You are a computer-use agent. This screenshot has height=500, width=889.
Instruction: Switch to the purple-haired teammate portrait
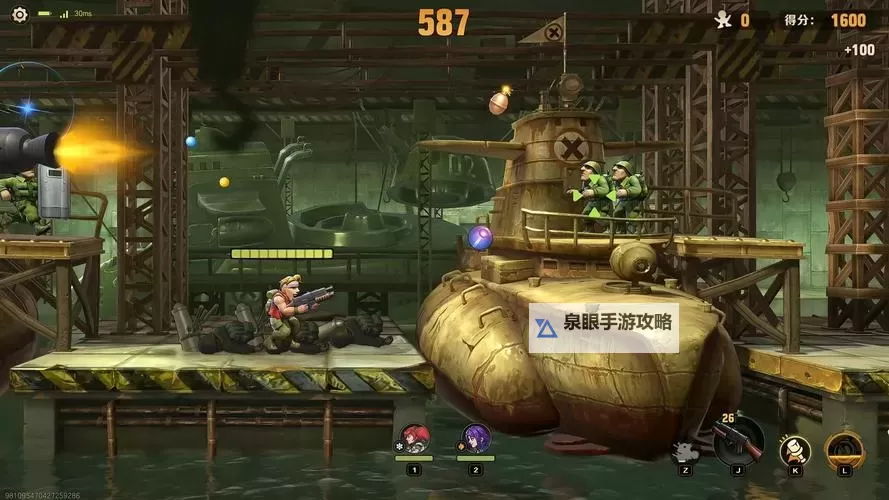(x=476, y=439)
